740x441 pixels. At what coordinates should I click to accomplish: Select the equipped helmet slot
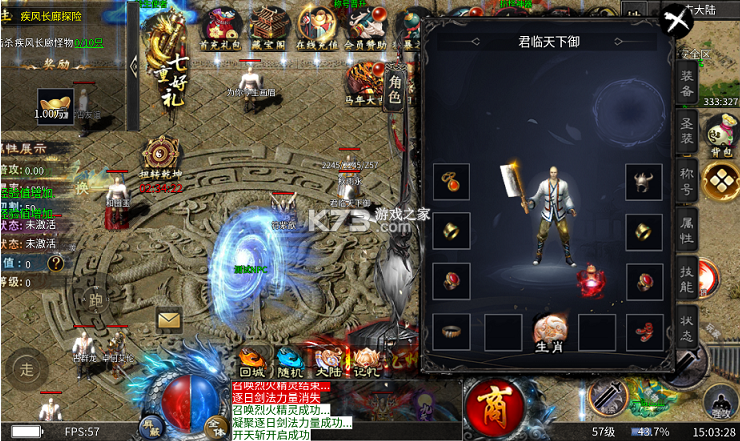(x=643, y=181)
